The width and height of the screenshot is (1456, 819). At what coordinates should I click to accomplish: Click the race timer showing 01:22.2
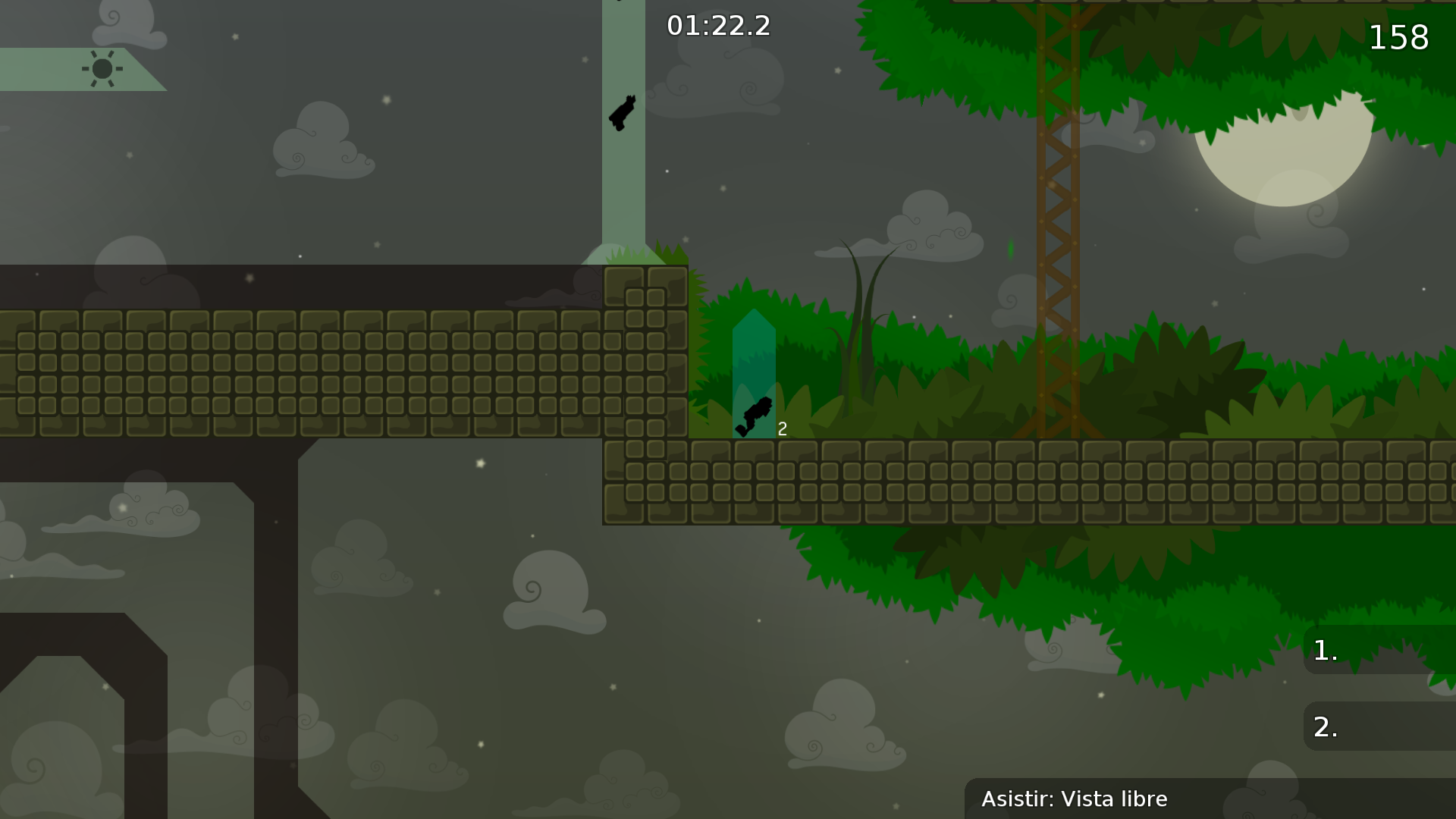pos(719,25)
